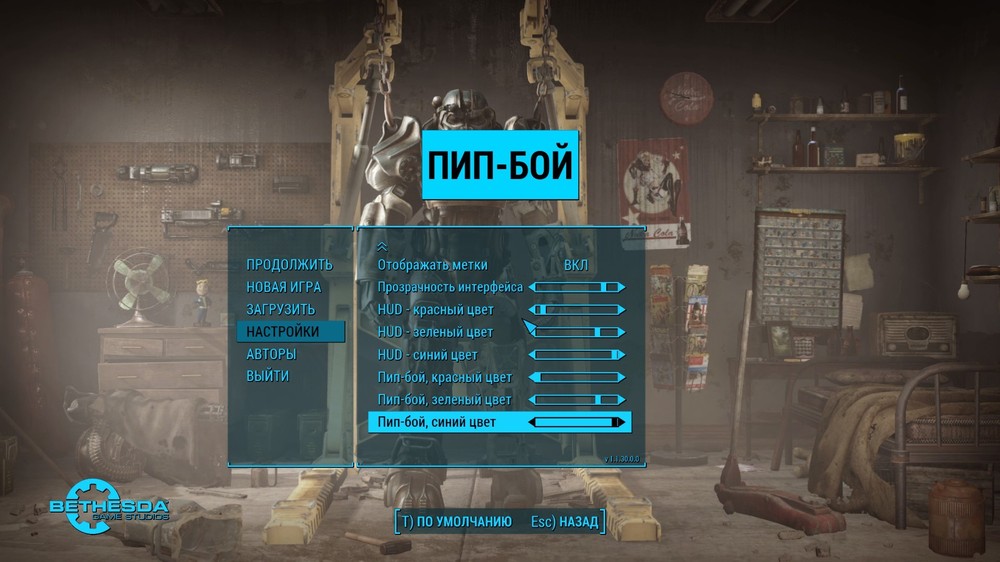The width and height of the screenshot is (1000, 562).
Task: Choose ВЫЙТИ to quit the game
Action: (268, 376)
